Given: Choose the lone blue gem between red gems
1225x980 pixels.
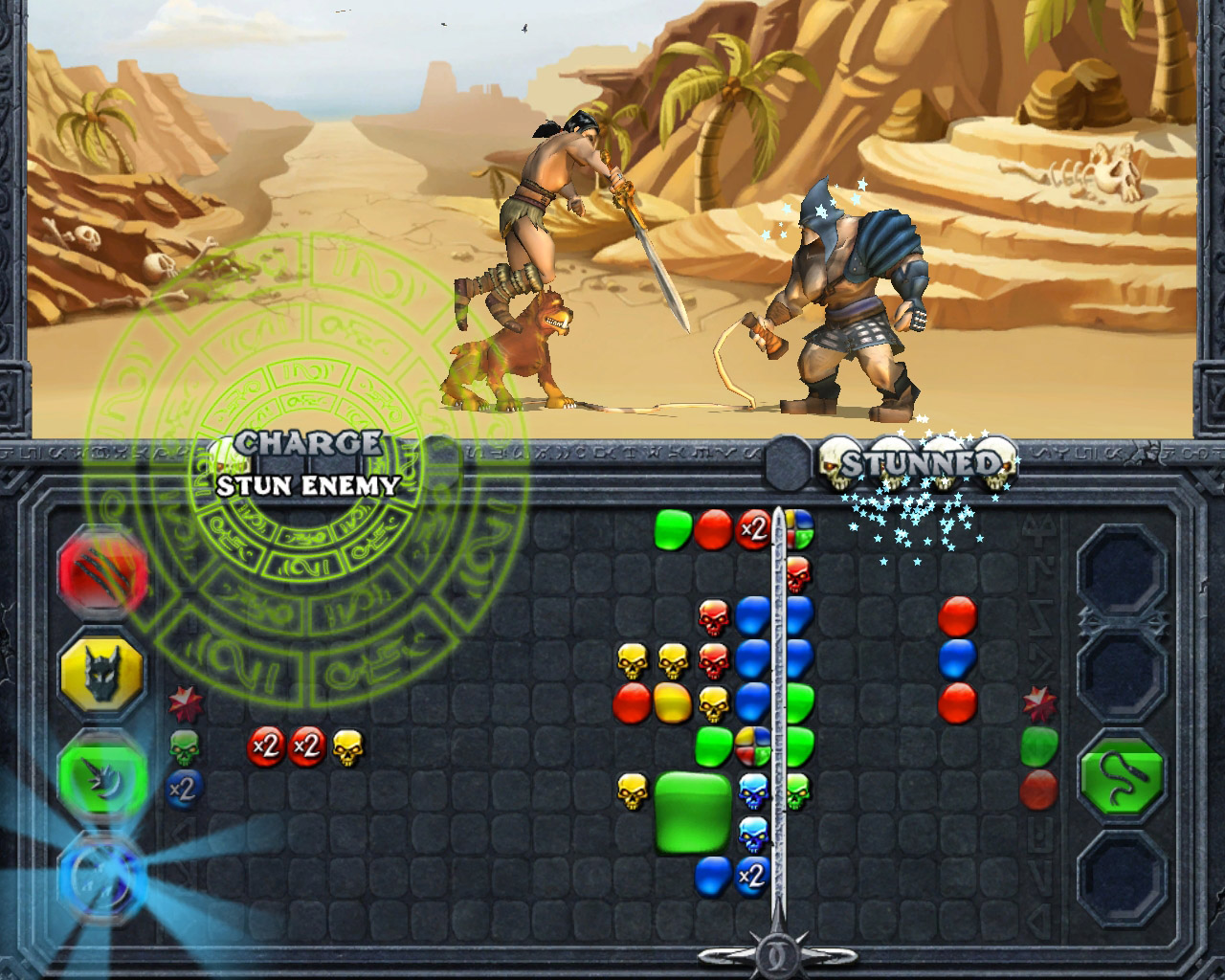Looking at the screenshot, I should point(957,658).
